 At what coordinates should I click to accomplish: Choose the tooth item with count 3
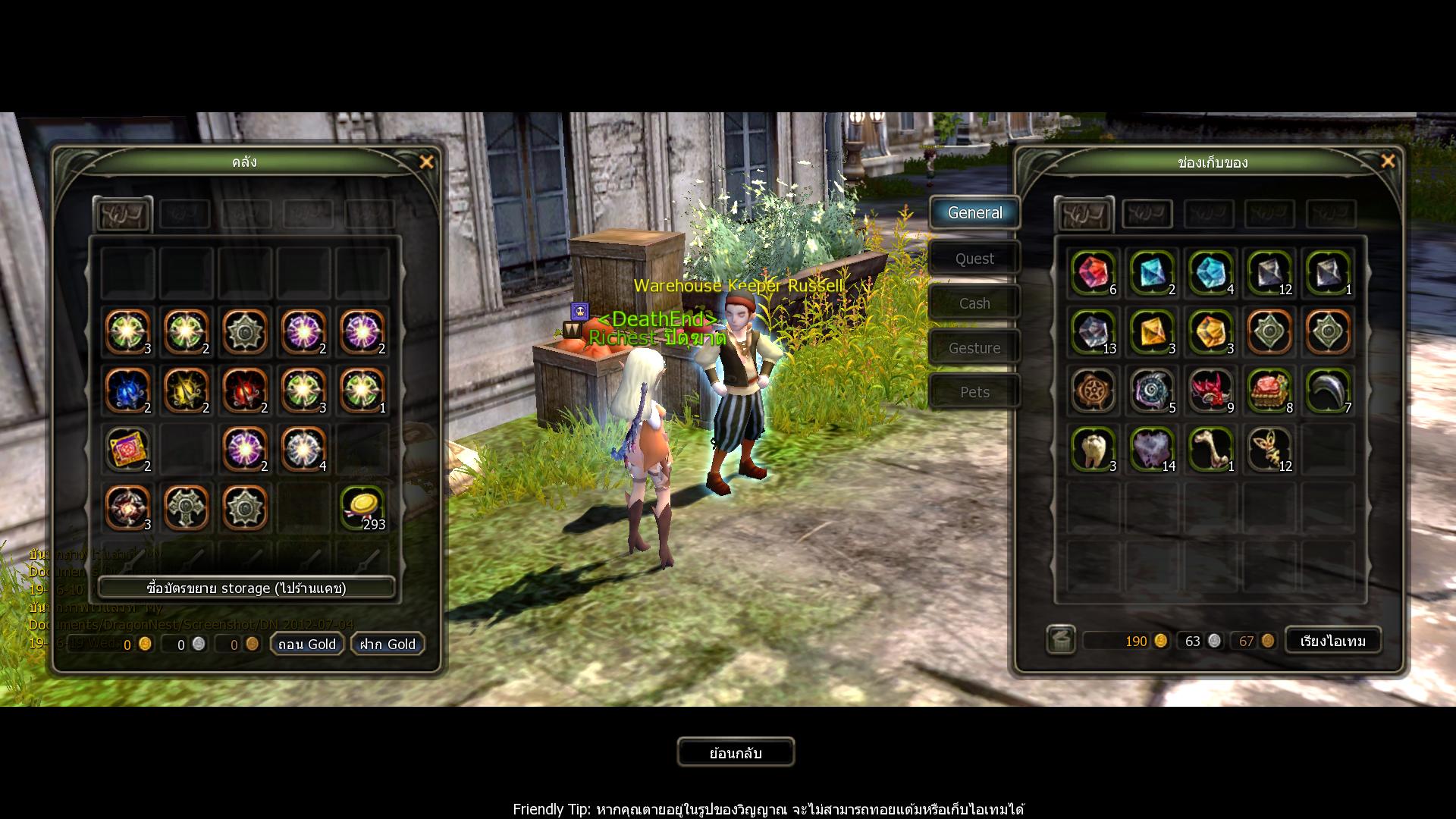point(1093,448)
